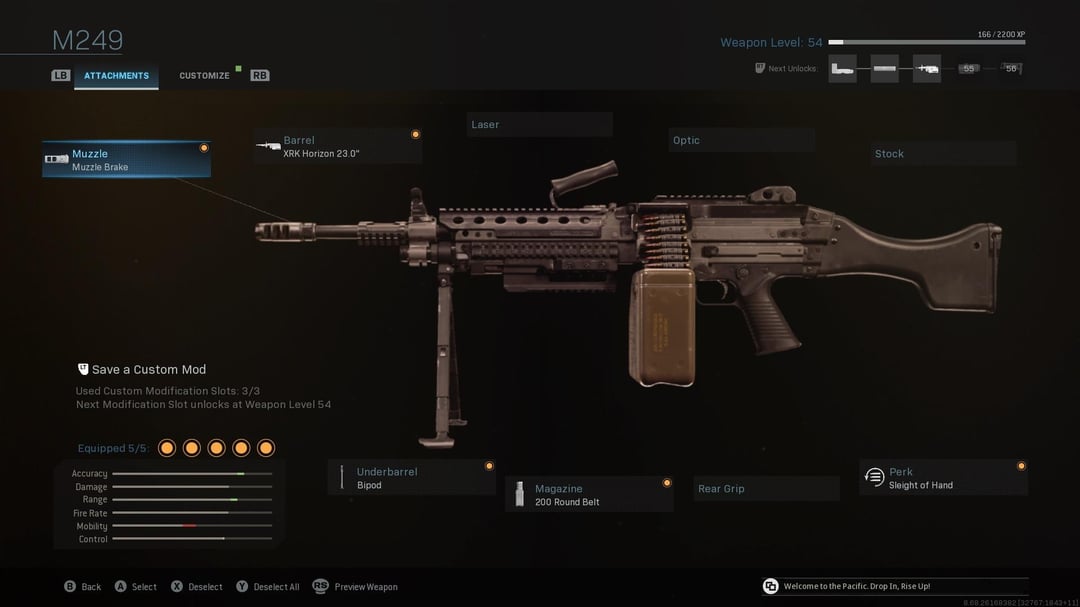Open the Stock attachment slot
Image resolution: width=1080 pixels, height=607 pixels.
tap(943, 154)
